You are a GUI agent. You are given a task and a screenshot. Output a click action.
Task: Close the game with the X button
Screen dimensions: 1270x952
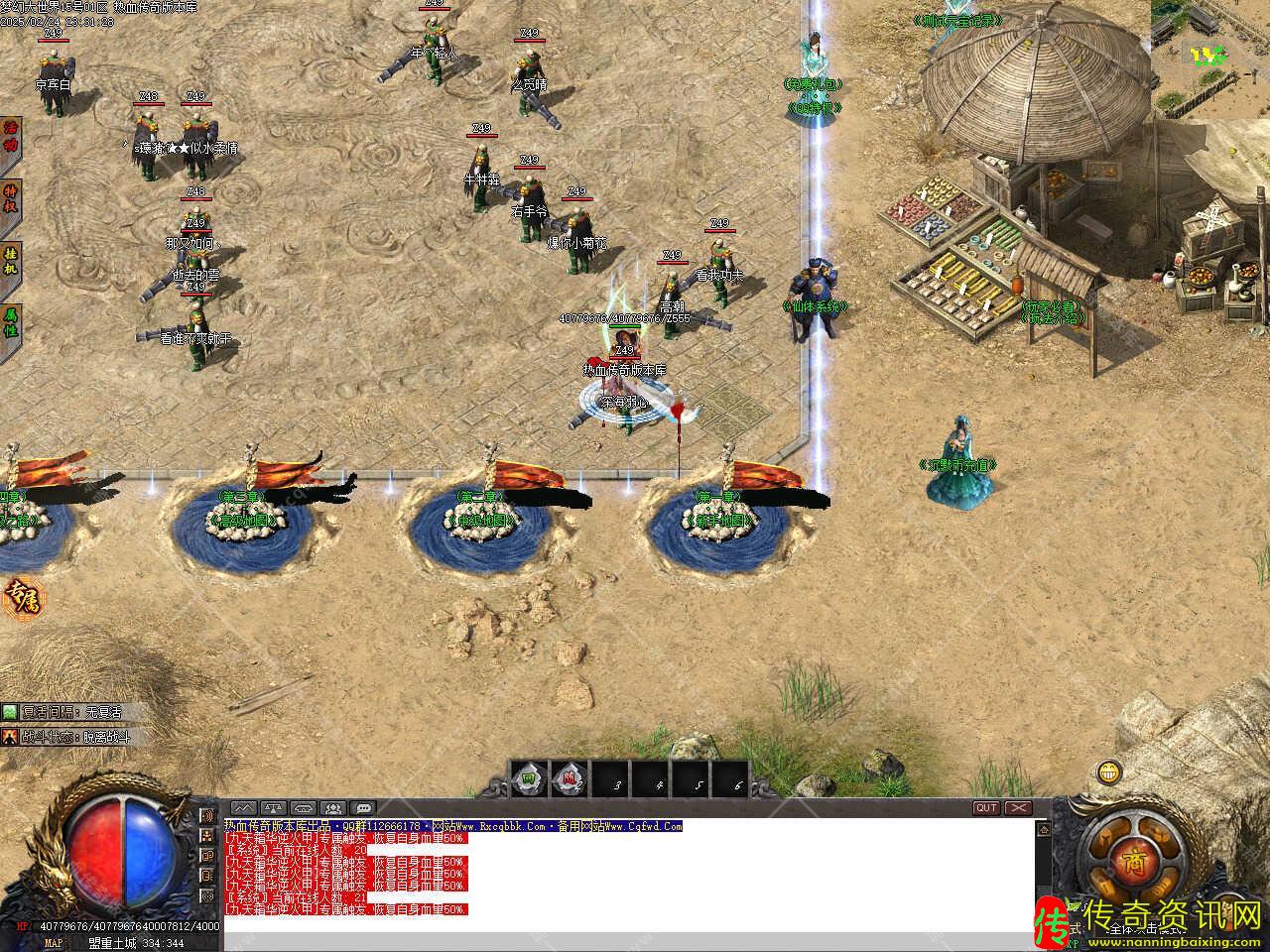[1019, 808]
